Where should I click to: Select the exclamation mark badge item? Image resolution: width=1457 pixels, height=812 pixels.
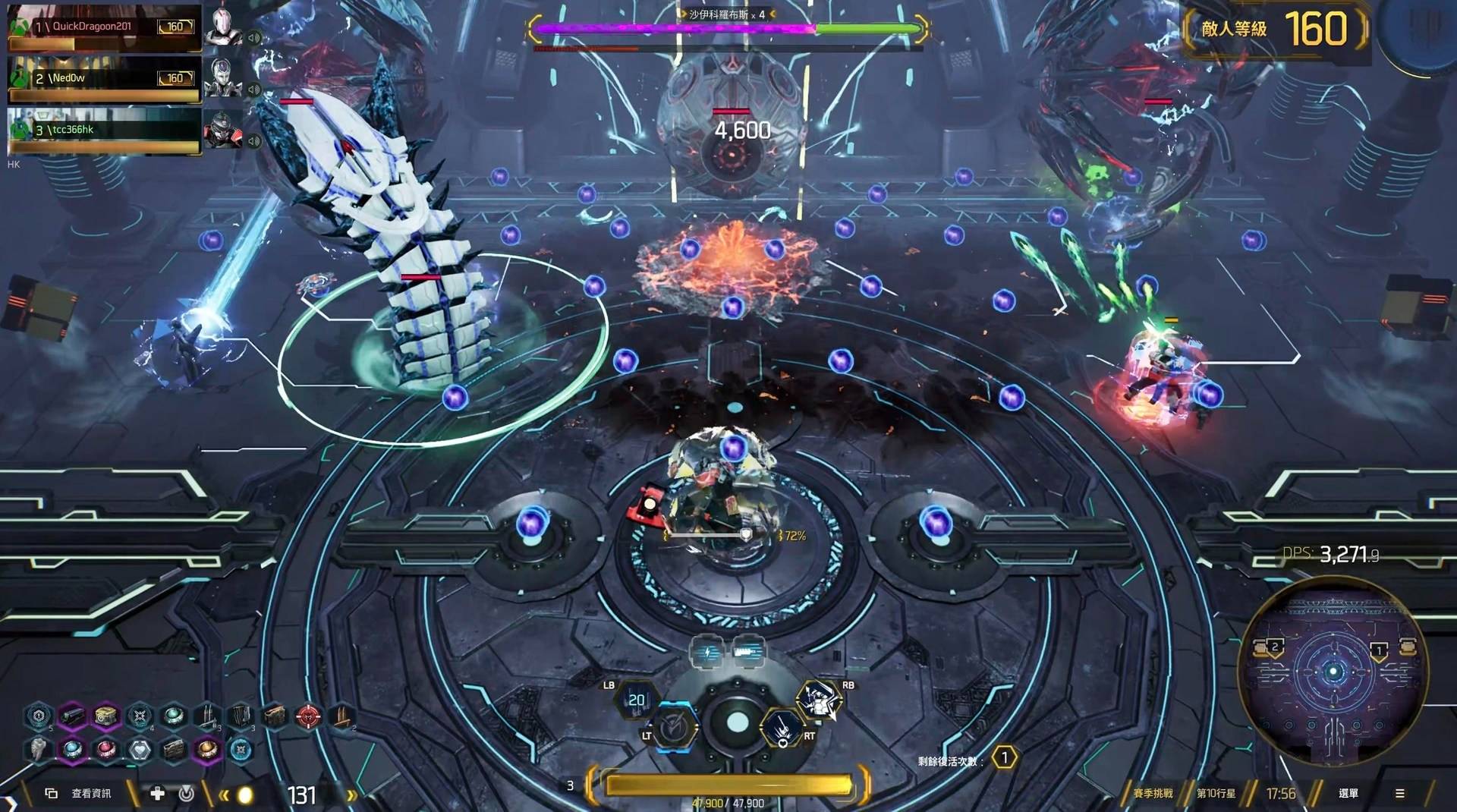[38, 716]
